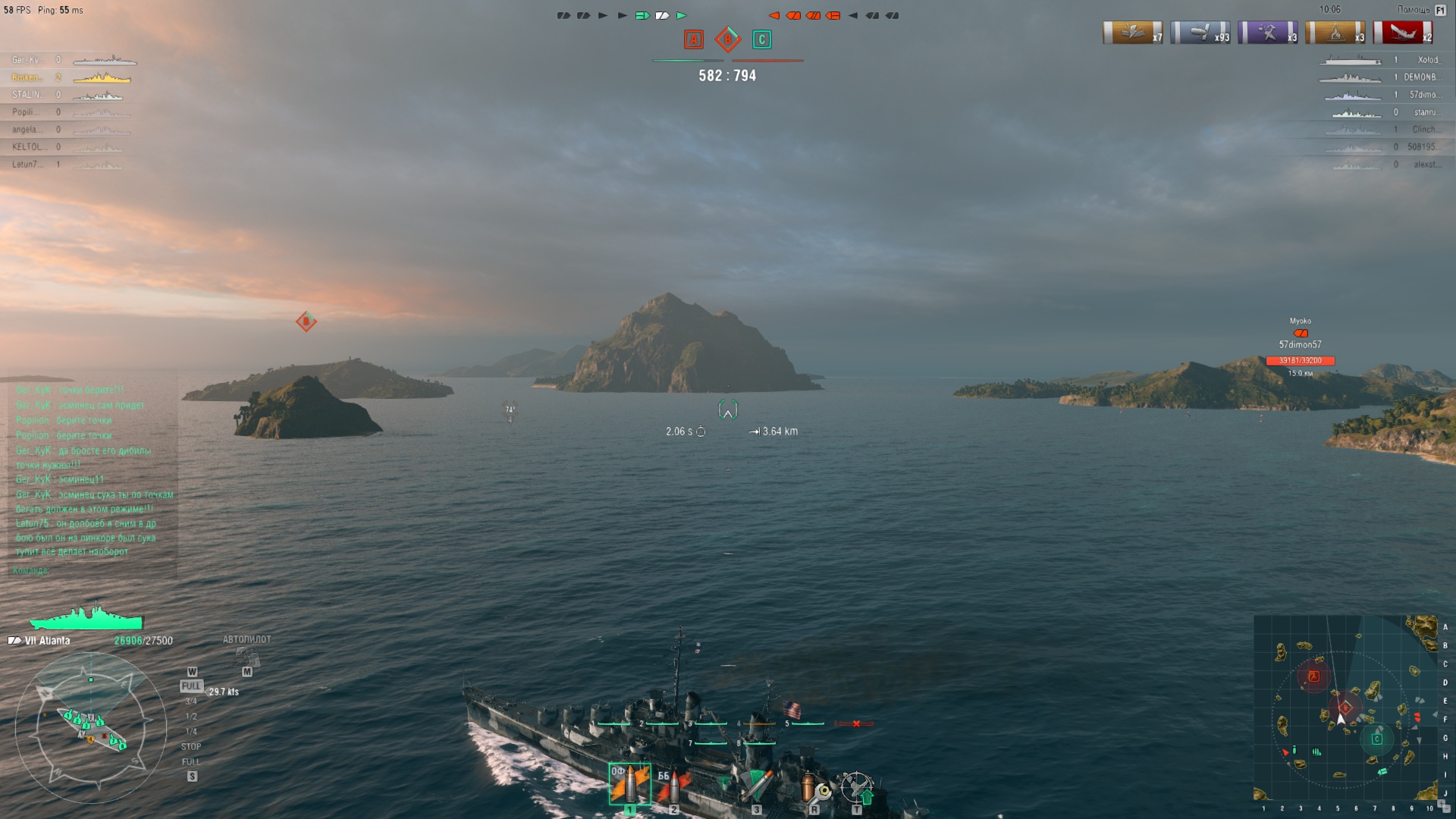Set engine speed to 3/4
Screen dimensions: 1456x819
pos(191,701)
